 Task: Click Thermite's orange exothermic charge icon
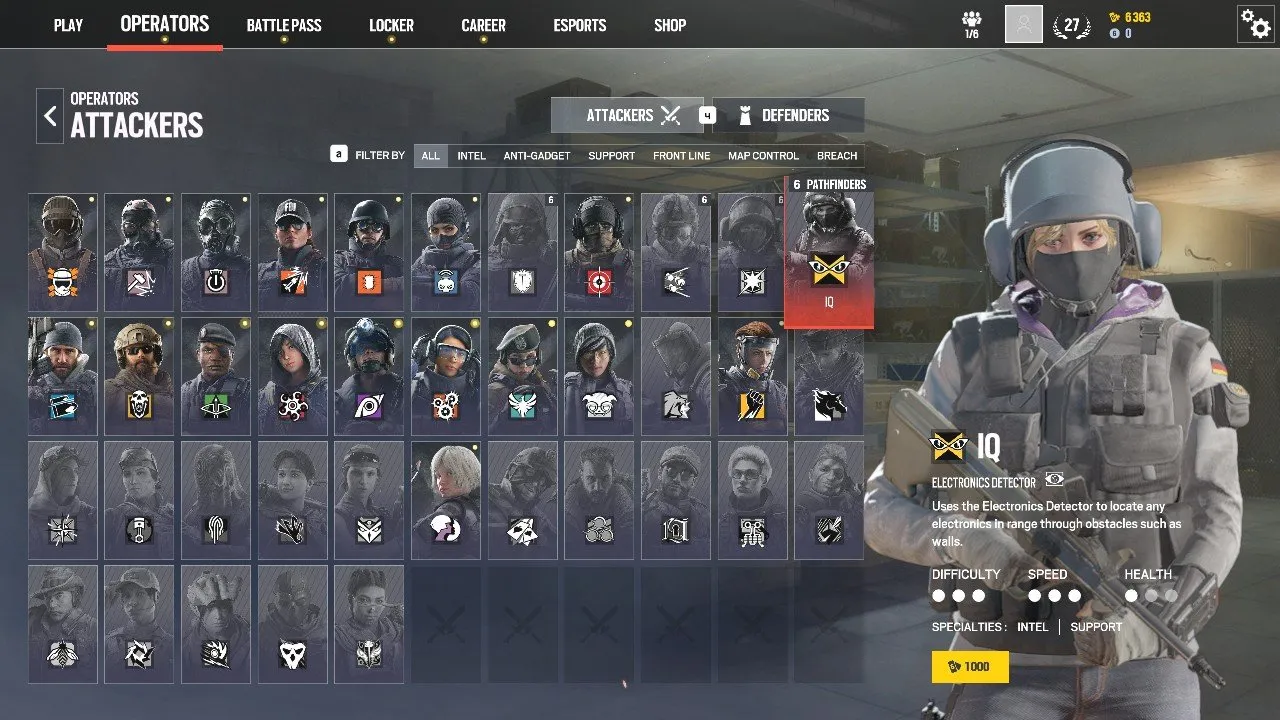pos(369,280)
